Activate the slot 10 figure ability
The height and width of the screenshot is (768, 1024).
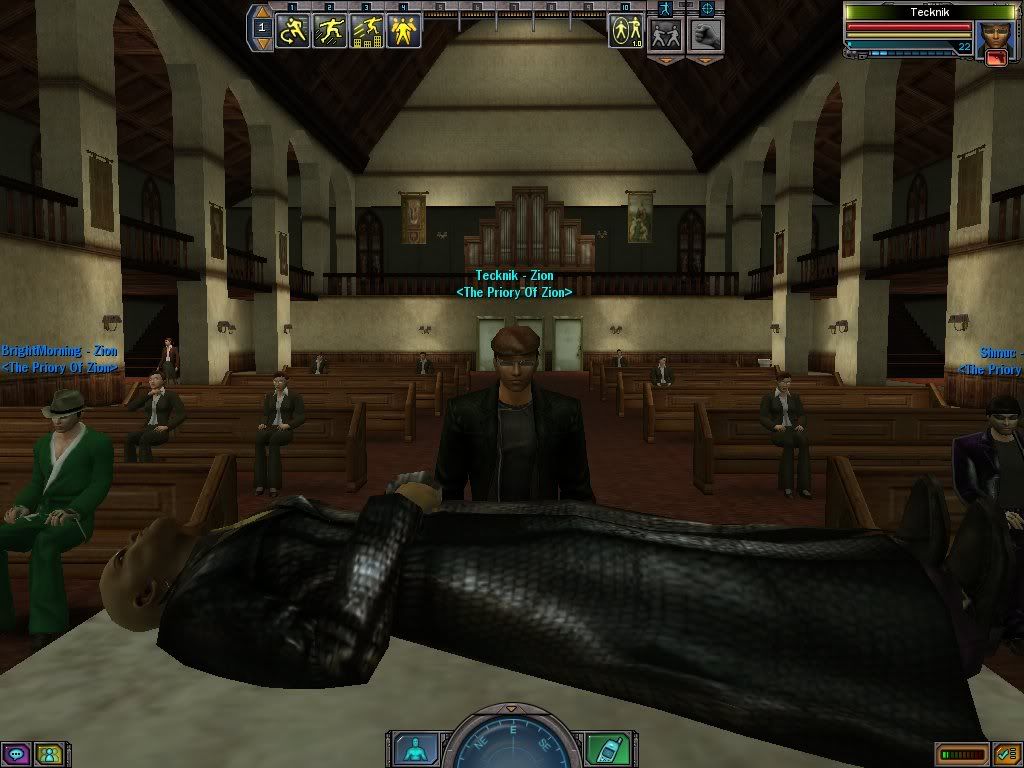point(627,31)
